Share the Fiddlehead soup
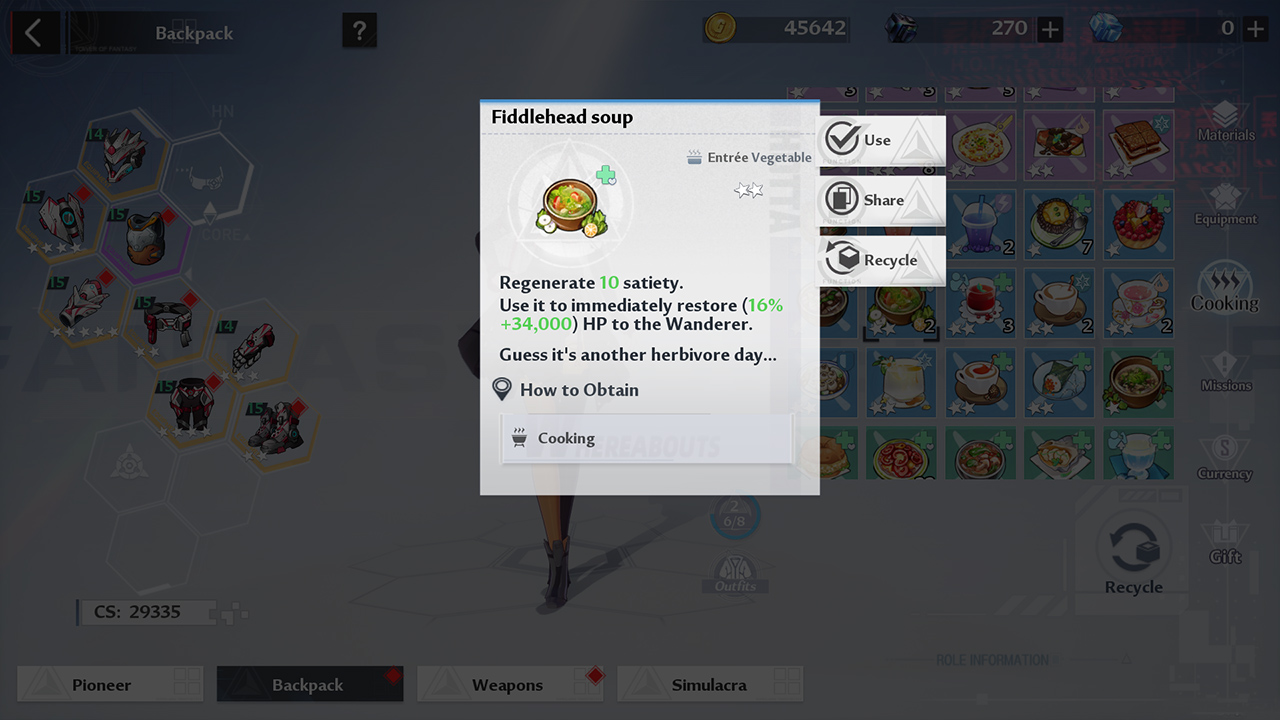The width and height of the screenshot is (1280, 720). coord(880,200)
